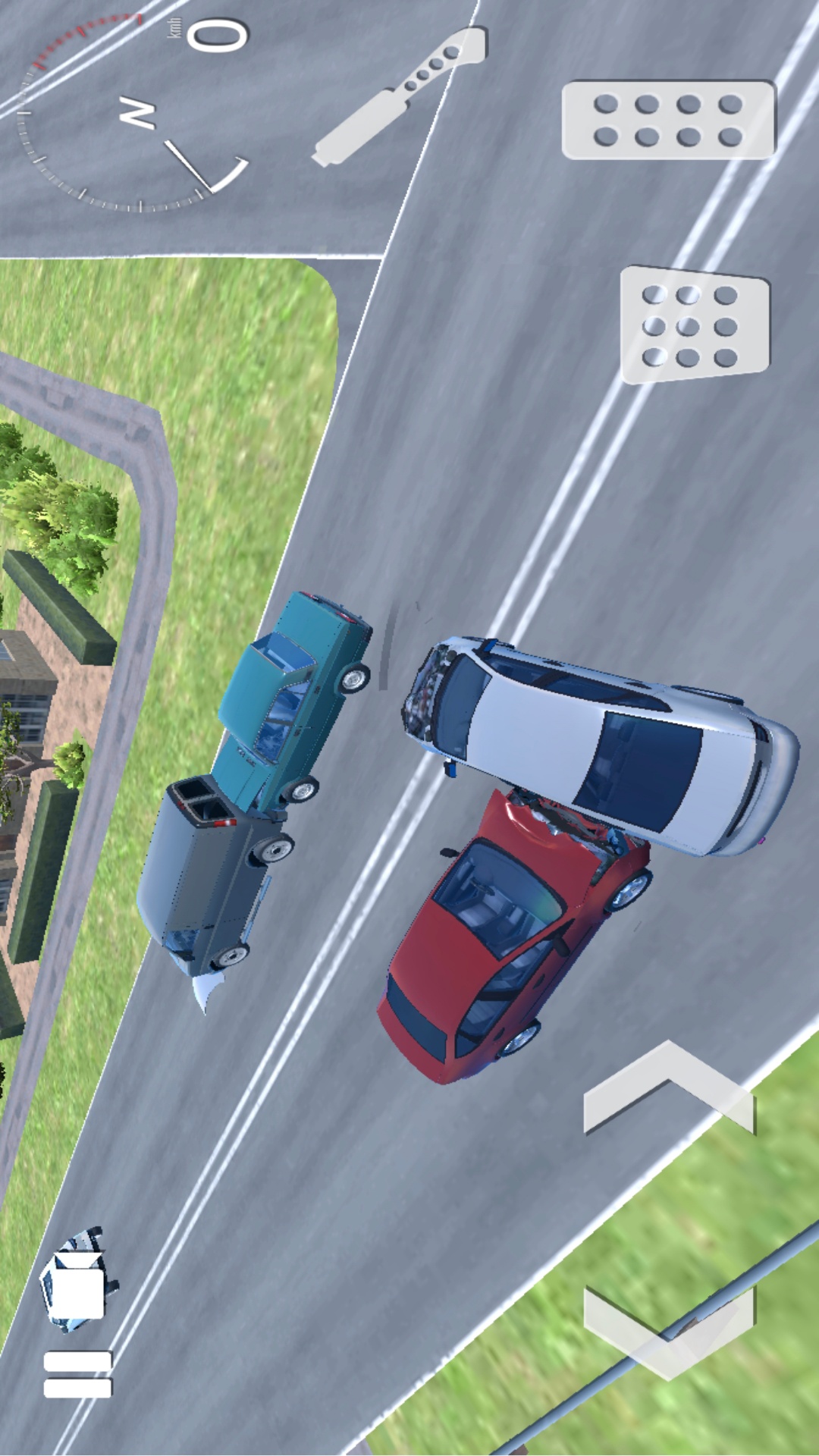Viewport: 819px width, 1456px height.
Task: Tap the nine-dot pedal
Action: pyautogui.click(x=695, y=325)
